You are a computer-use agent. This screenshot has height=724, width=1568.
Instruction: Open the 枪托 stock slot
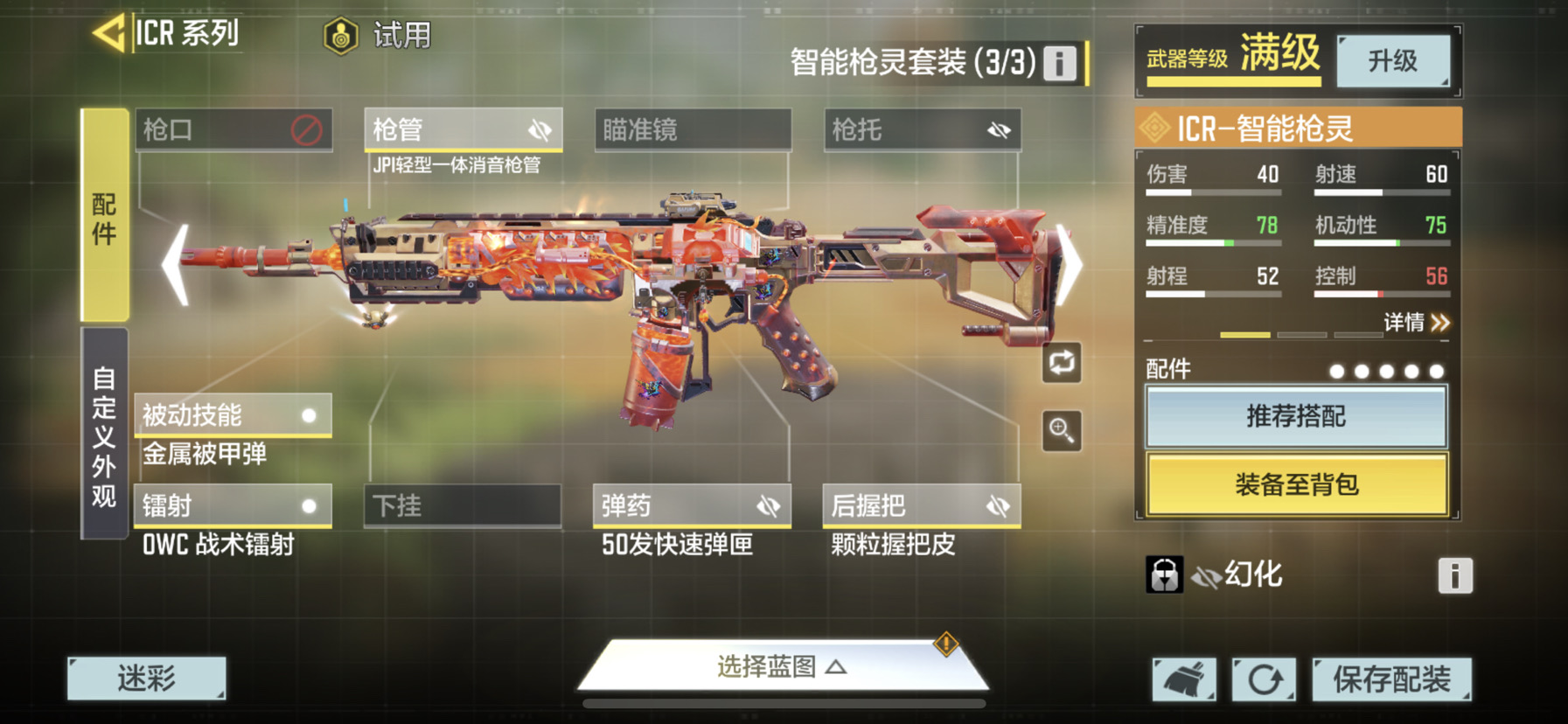coord(922,130)
